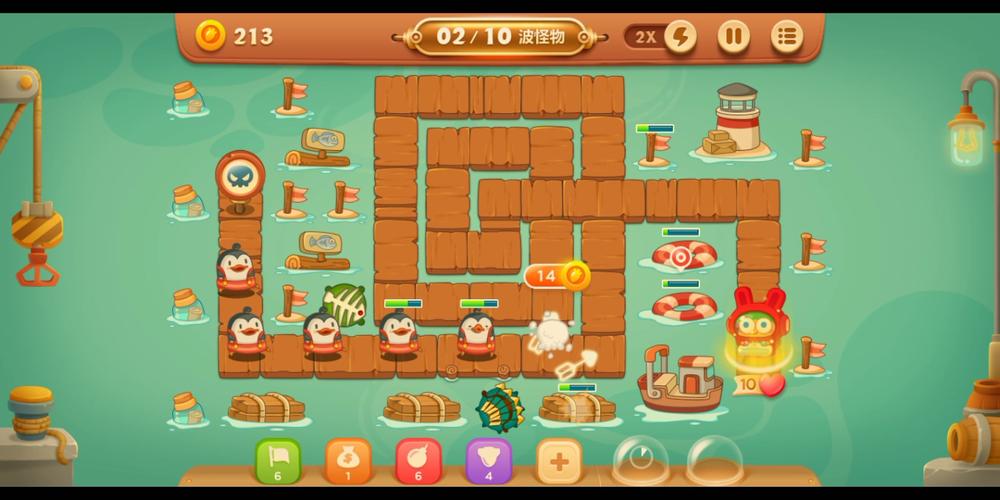This screenshot has height=500, width=1000.
Task: Open the list menu button
Action: tap(787, 37)
